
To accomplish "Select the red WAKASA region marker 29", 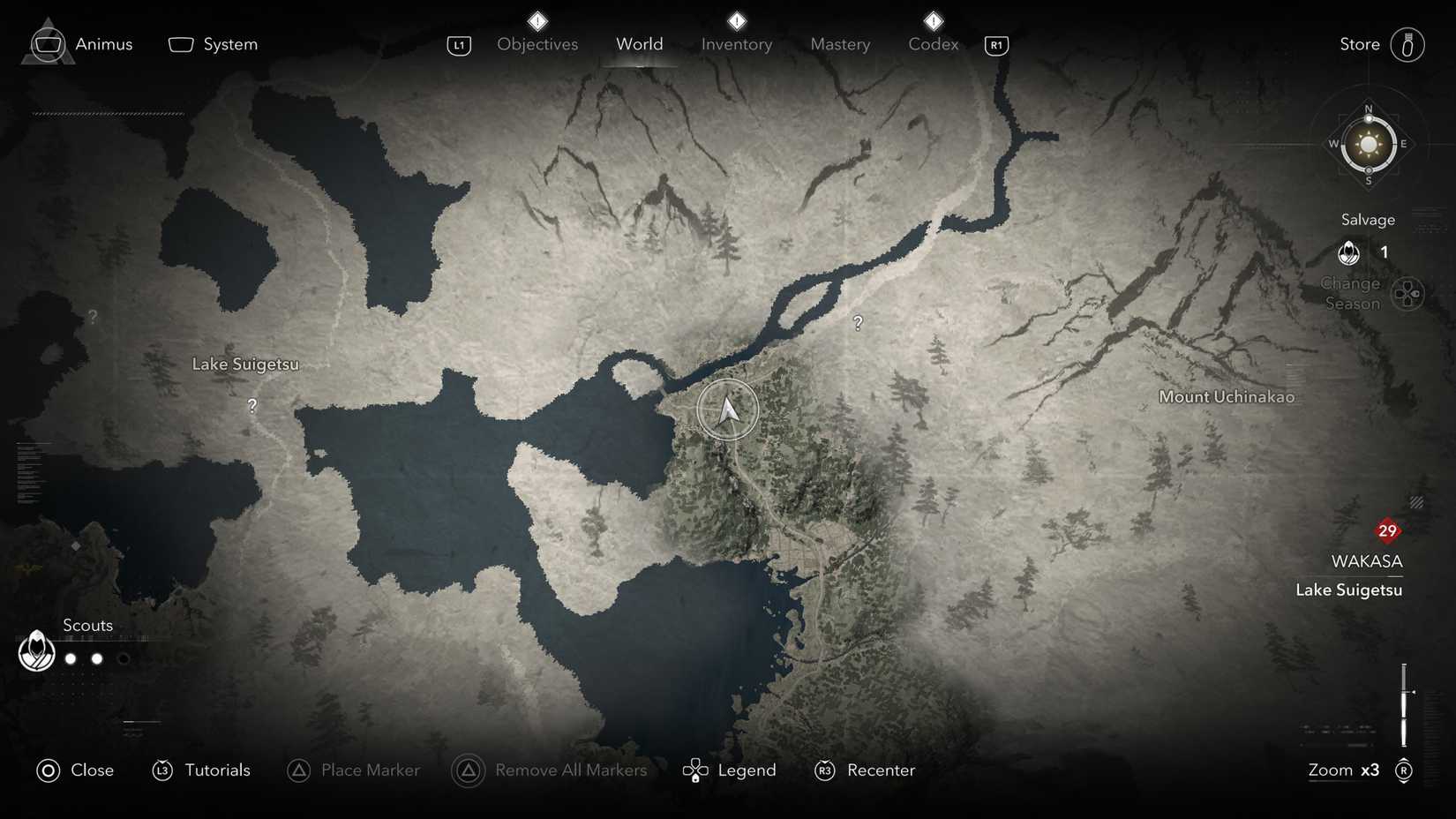I will (x=1387, y=530).
